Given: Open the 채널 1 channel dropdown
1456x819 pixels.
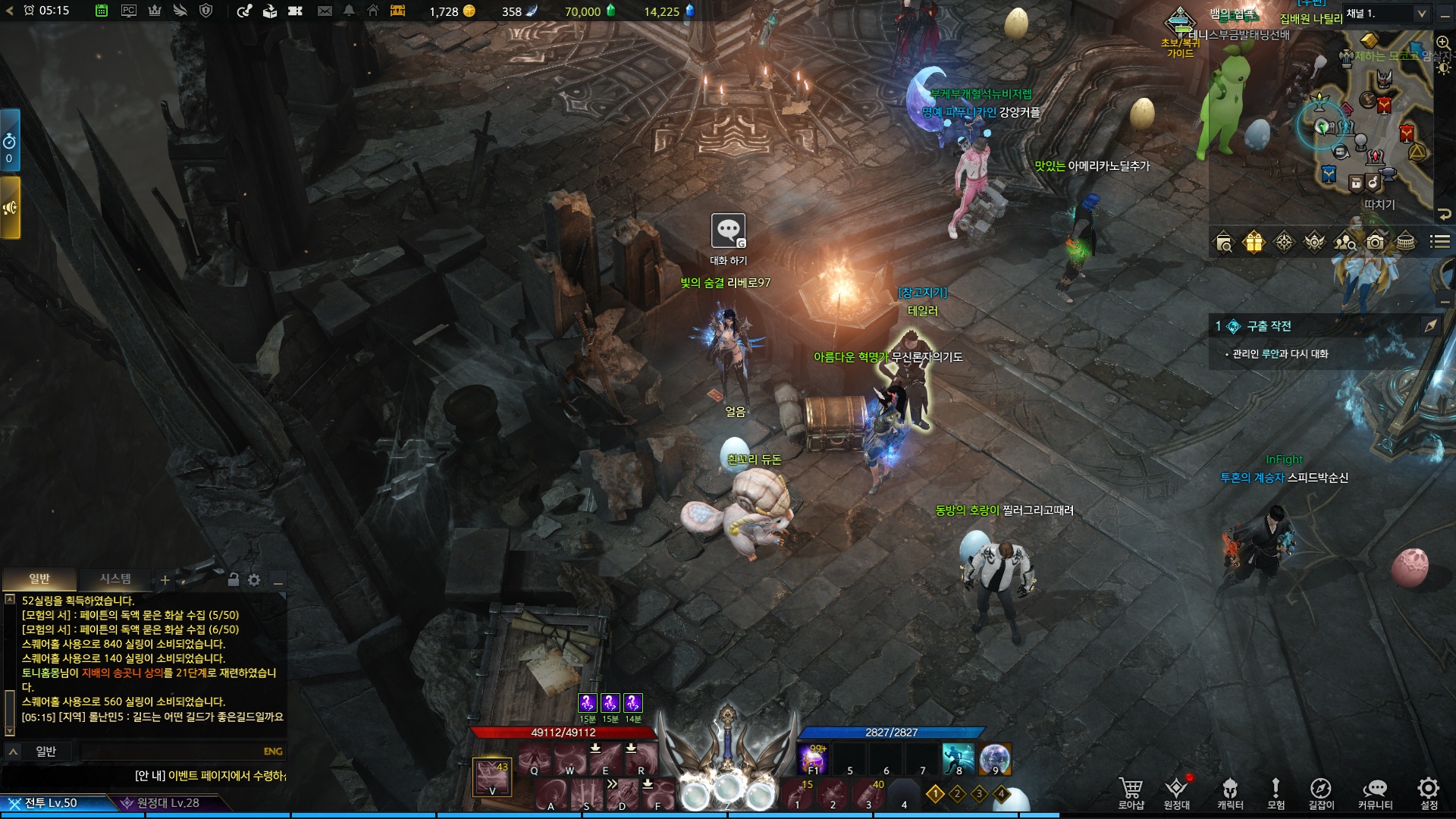Looking at the screenshot, I should (1386, 14).
